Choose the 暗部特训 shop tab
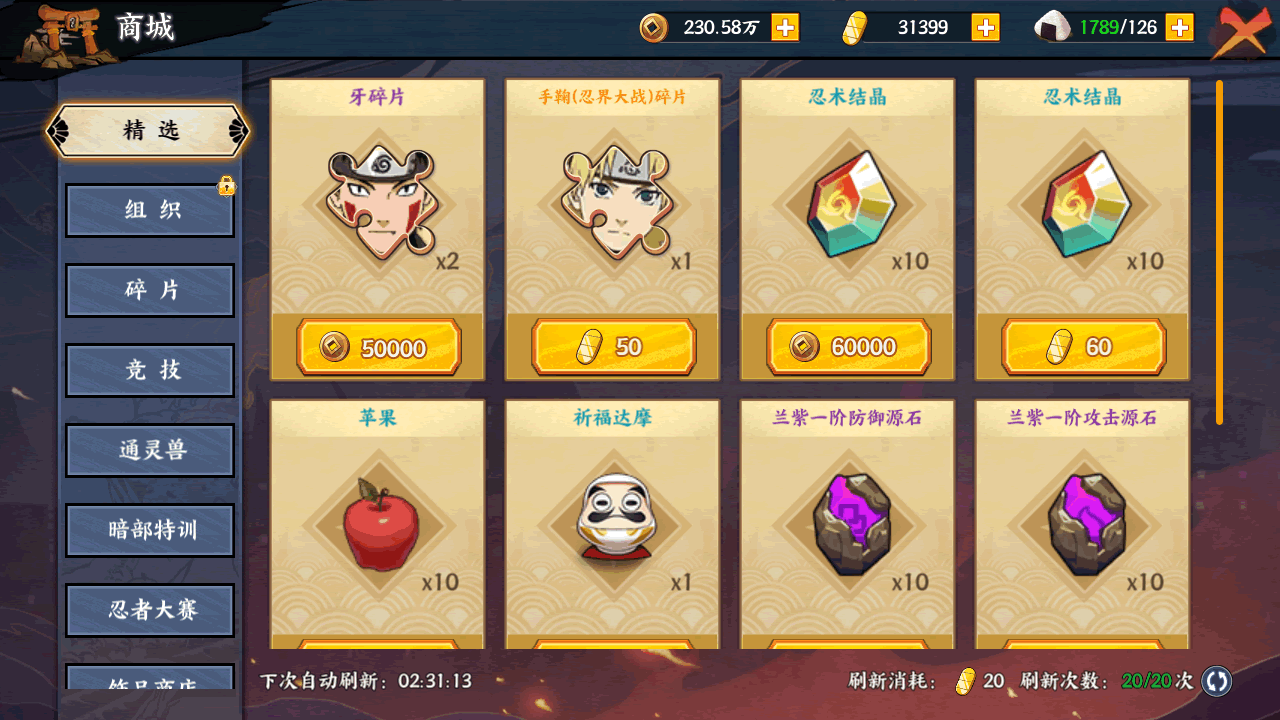The image size is (1280, 720). point(150,530)
